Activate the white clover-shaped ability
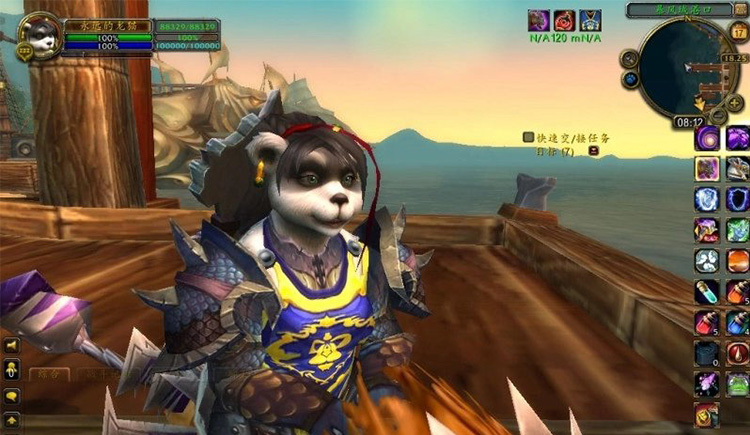The width and height of the screenshot is (750, 435). (x=707, y=261)
